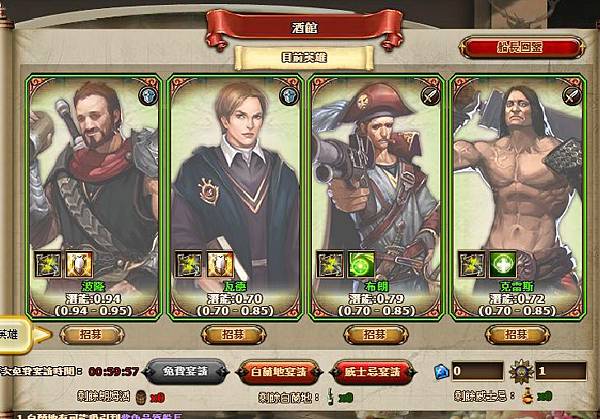Recruit the pirate hero 布朗

point(371,333)
